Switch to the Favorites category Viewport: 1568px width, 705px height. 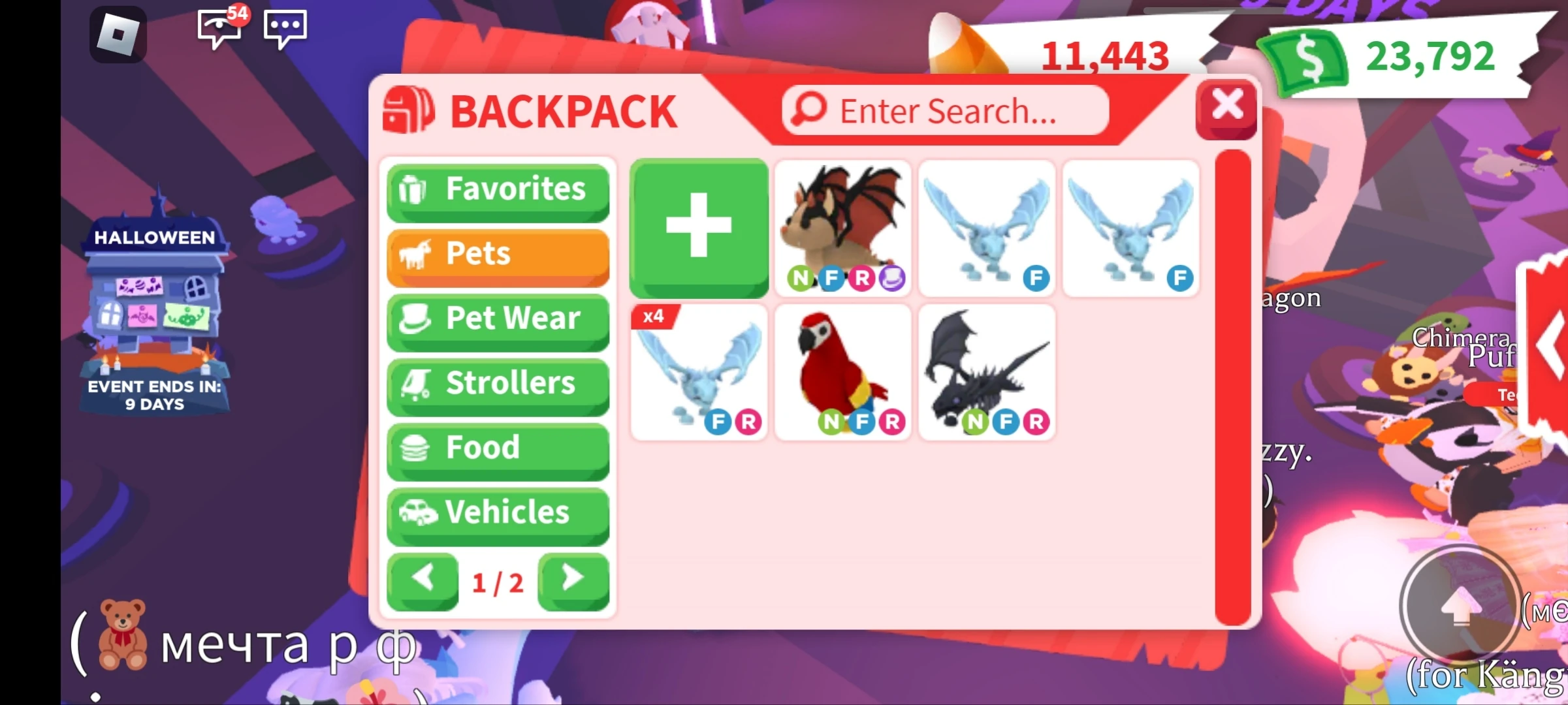click(x=498, y=189)
